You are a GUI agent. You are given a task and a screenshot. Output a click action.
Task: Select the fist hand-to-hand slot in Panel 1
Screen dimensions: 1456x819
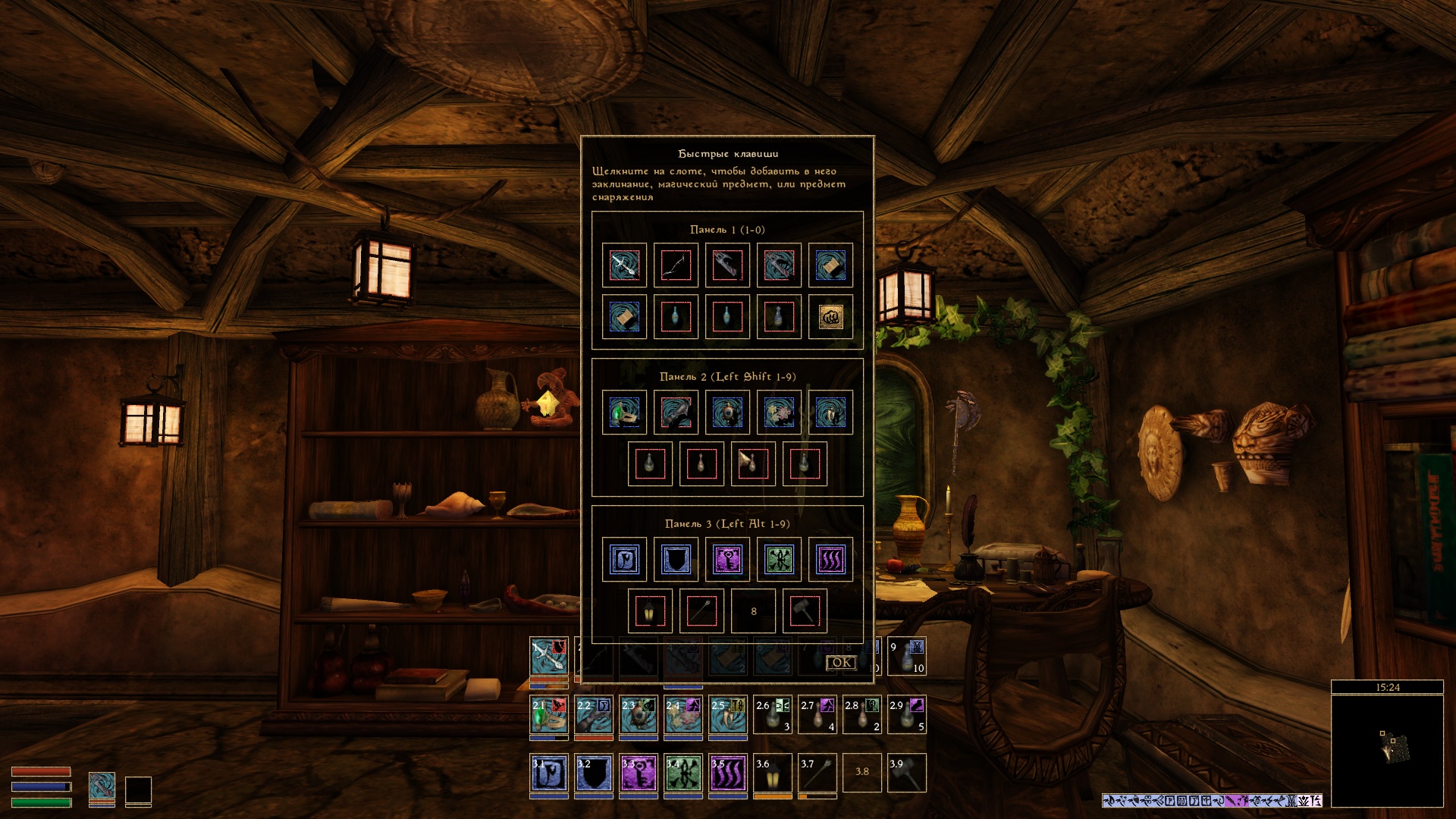(x=830, y=317)
